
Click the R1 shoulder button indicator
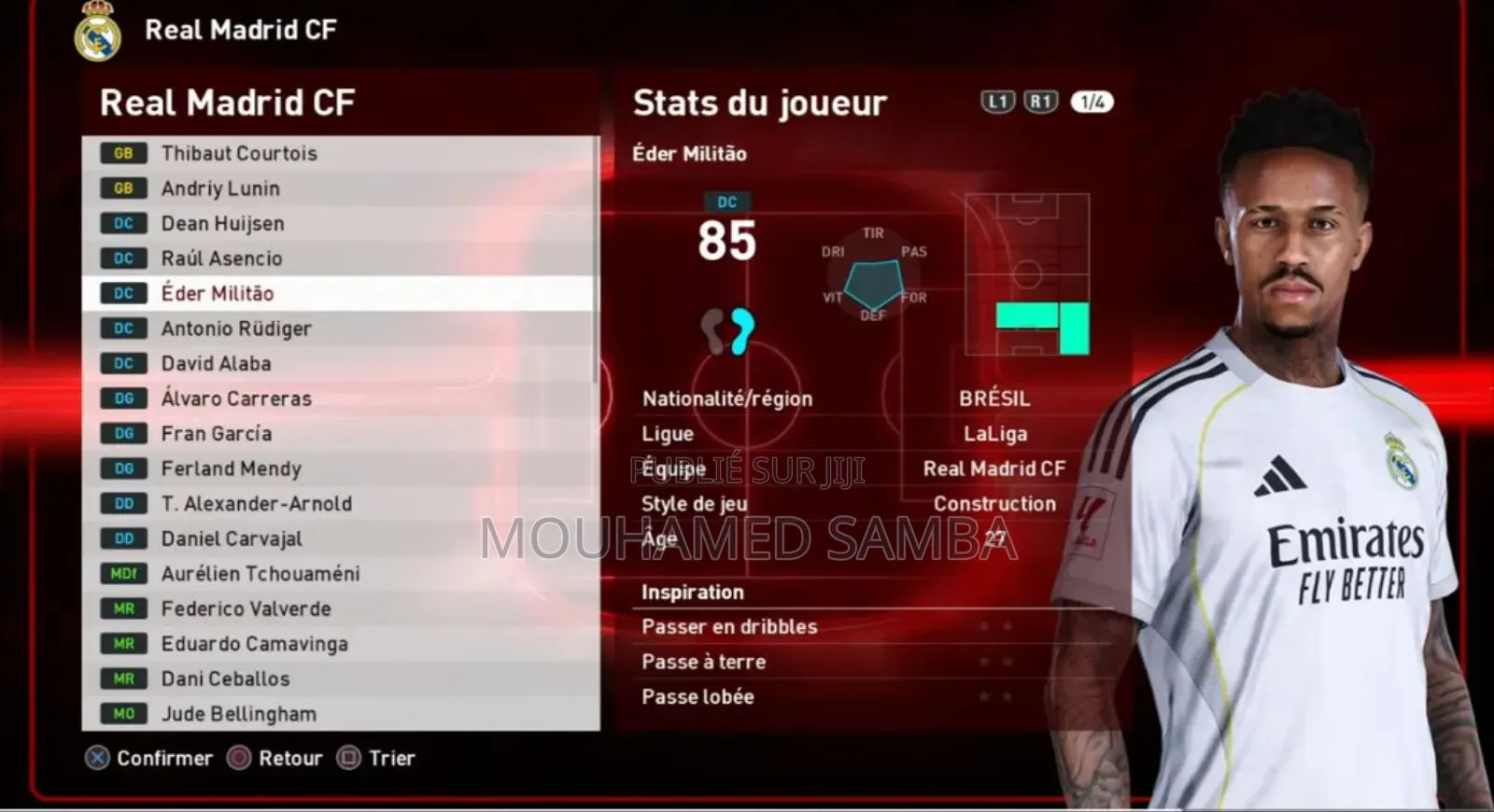click(x=1039, y=101)
